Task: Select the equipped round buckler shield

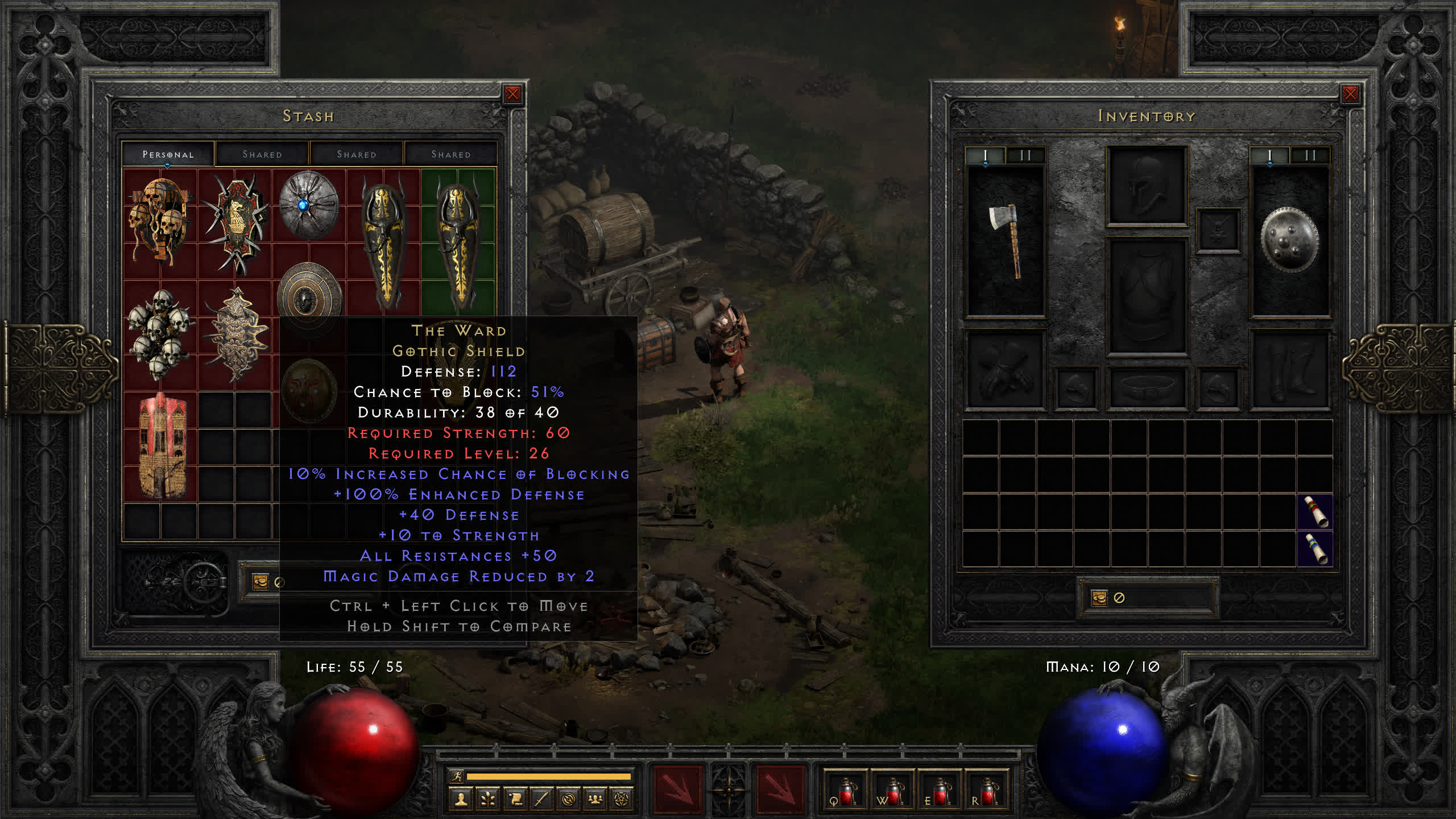Action: click(1289, 240)
